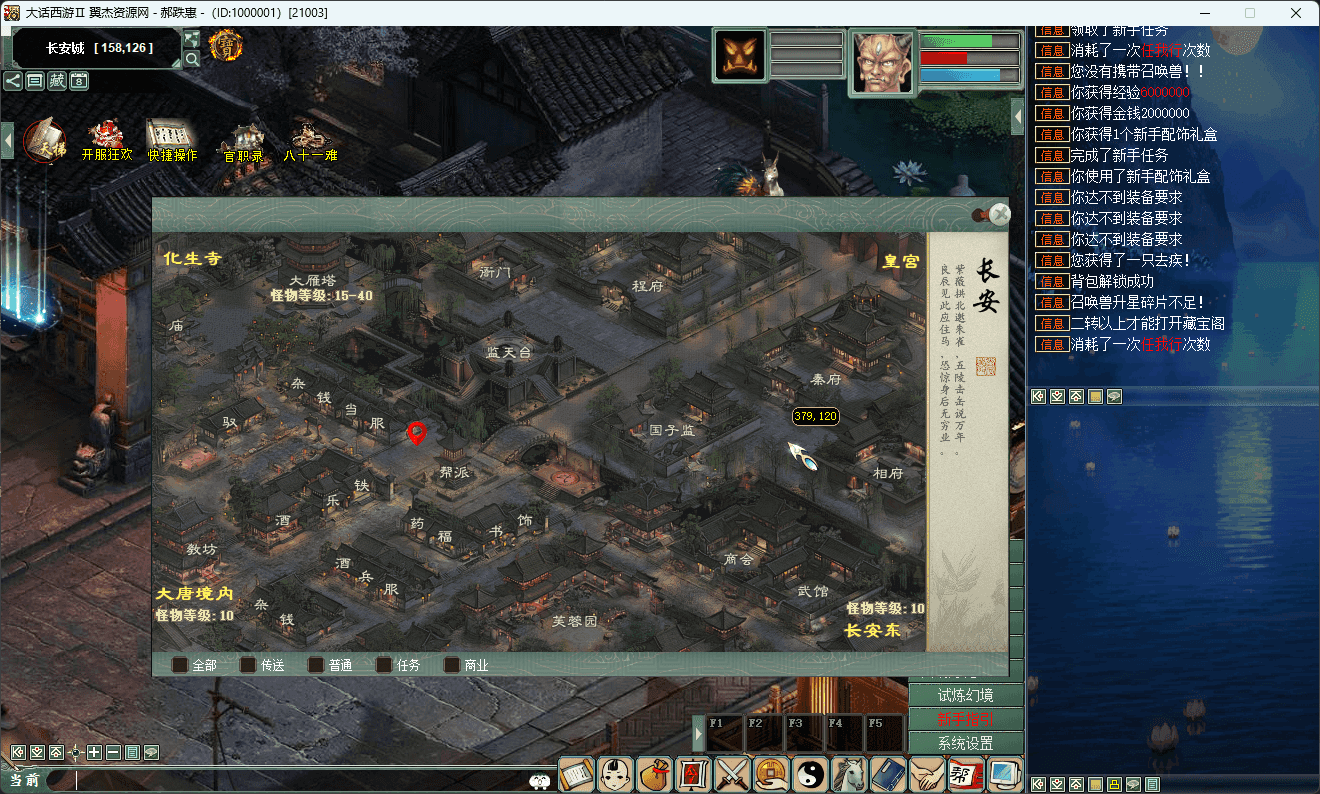1320x794 pixels.
Task: Tick the 全部 map filter checkbox
Action: coord(180,665)
